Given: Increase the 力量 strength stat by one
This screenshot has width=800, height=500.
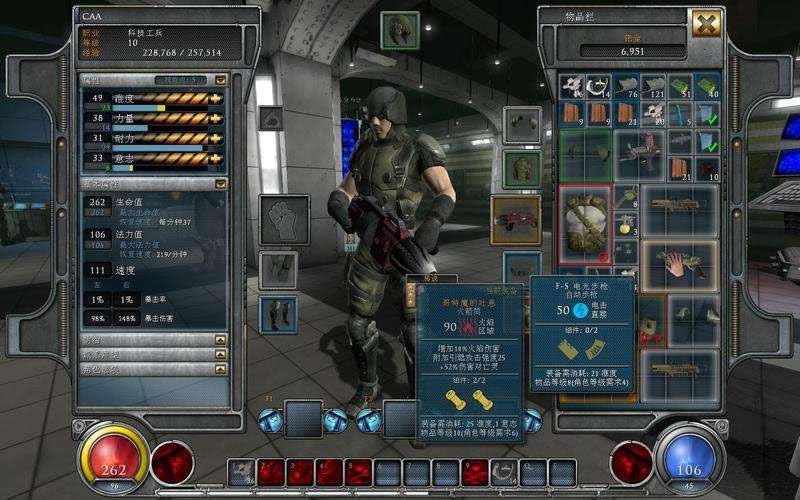Looking at the screenshot, I should [x=214, y=119].
